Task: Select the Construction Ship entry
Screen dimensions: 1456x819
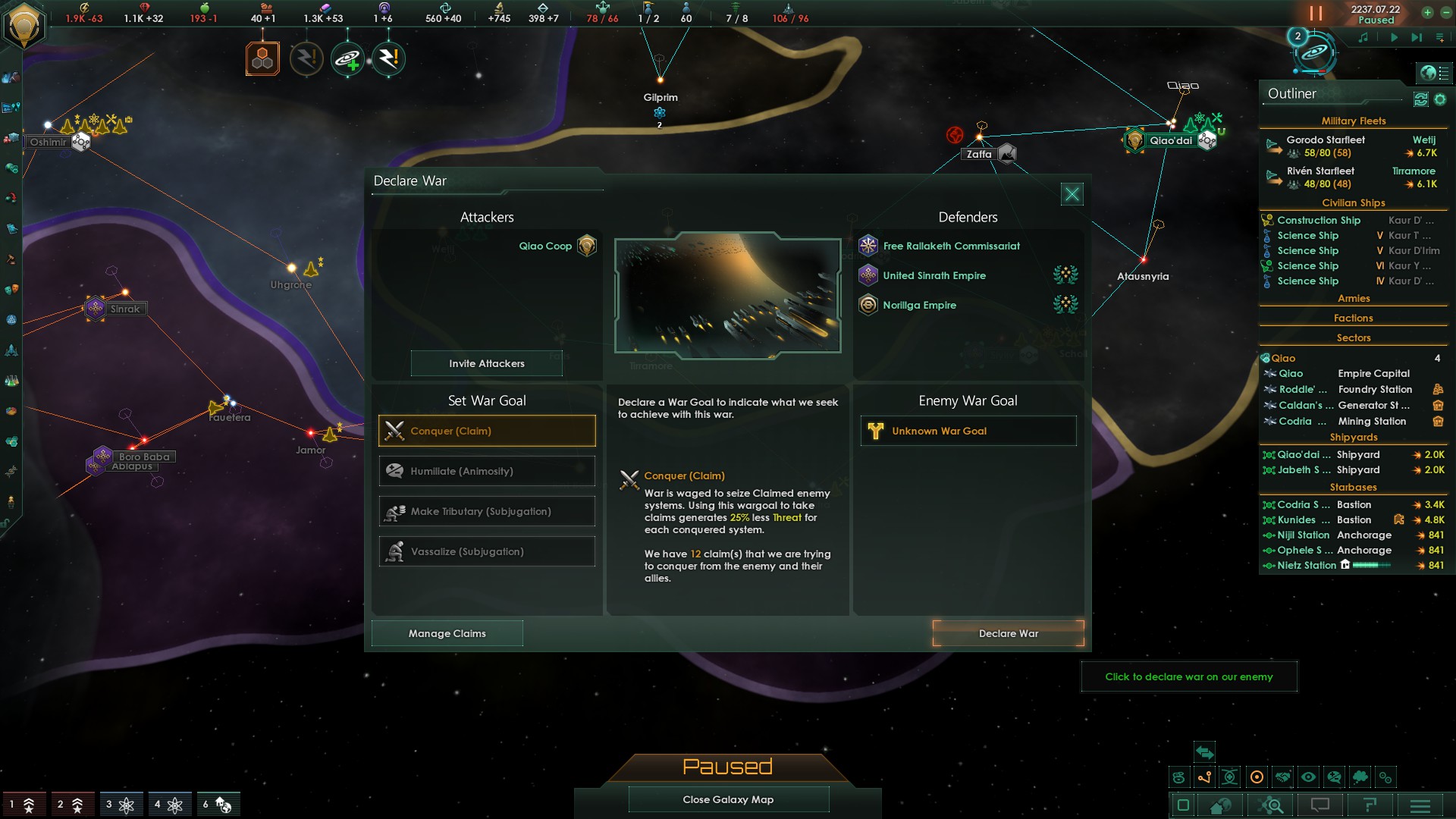Action: 1318,220
